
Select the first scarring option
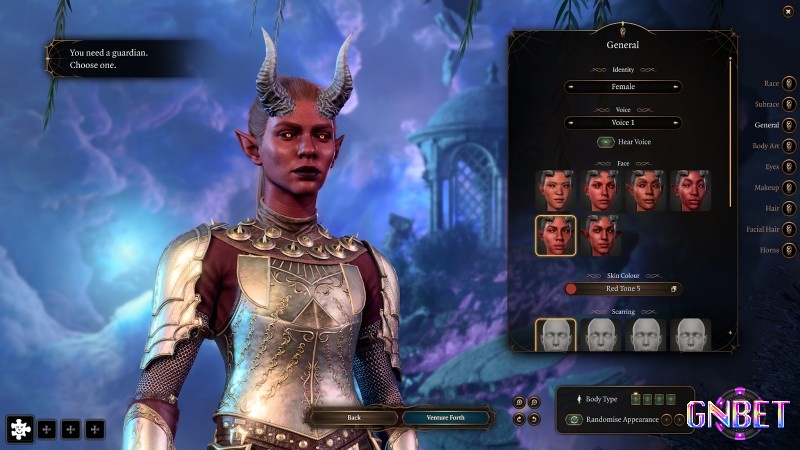[555, 337]
